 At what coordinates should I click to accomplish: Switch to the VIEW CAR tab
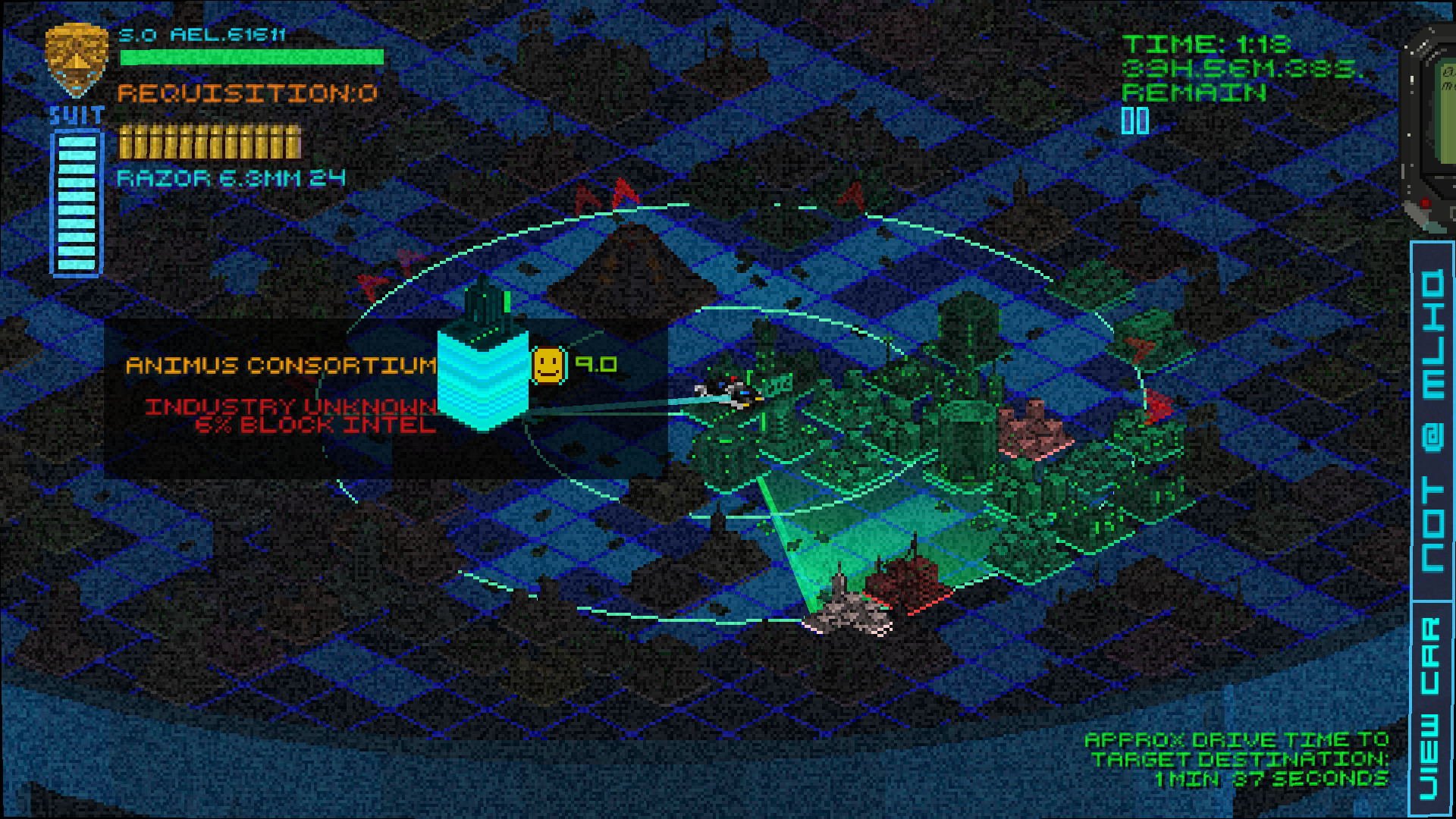click(x=1433, y=705)
